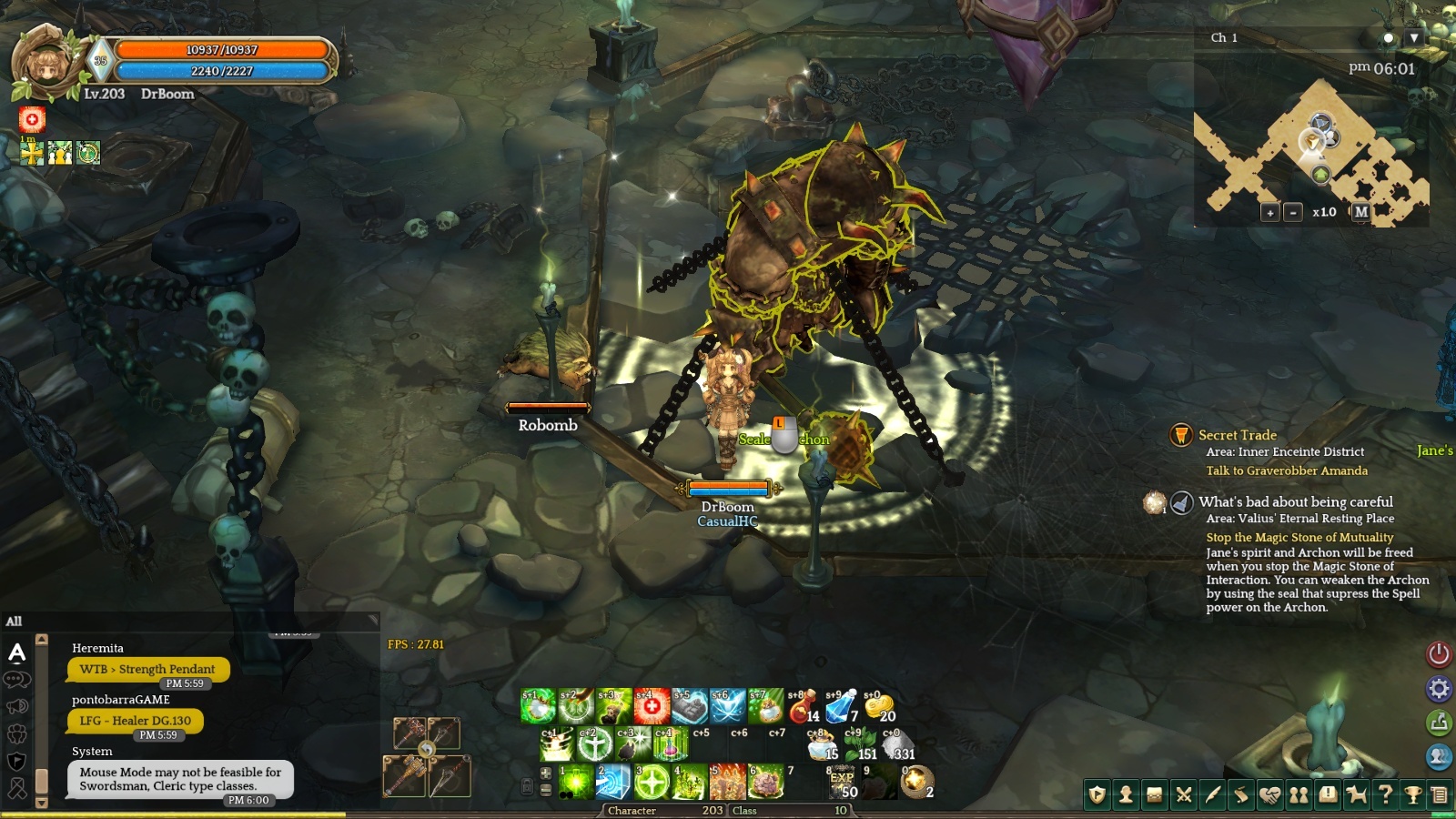Activate the red cross Heal skill
This screenshot has width=1456, height=819.
[652, 706]
